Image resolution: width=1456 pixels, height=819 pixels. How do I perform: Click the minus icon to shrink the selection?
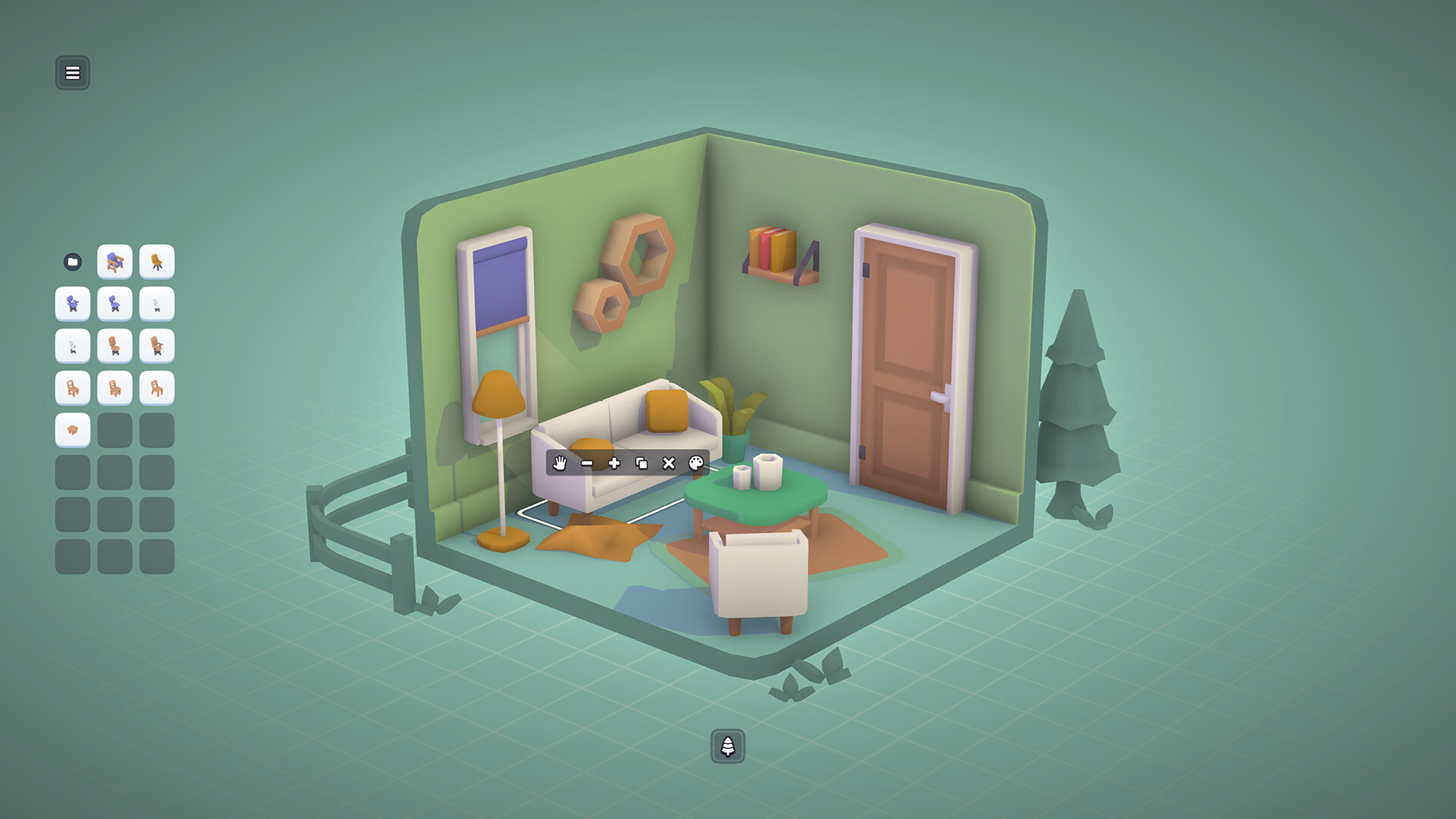coord(587,463)
